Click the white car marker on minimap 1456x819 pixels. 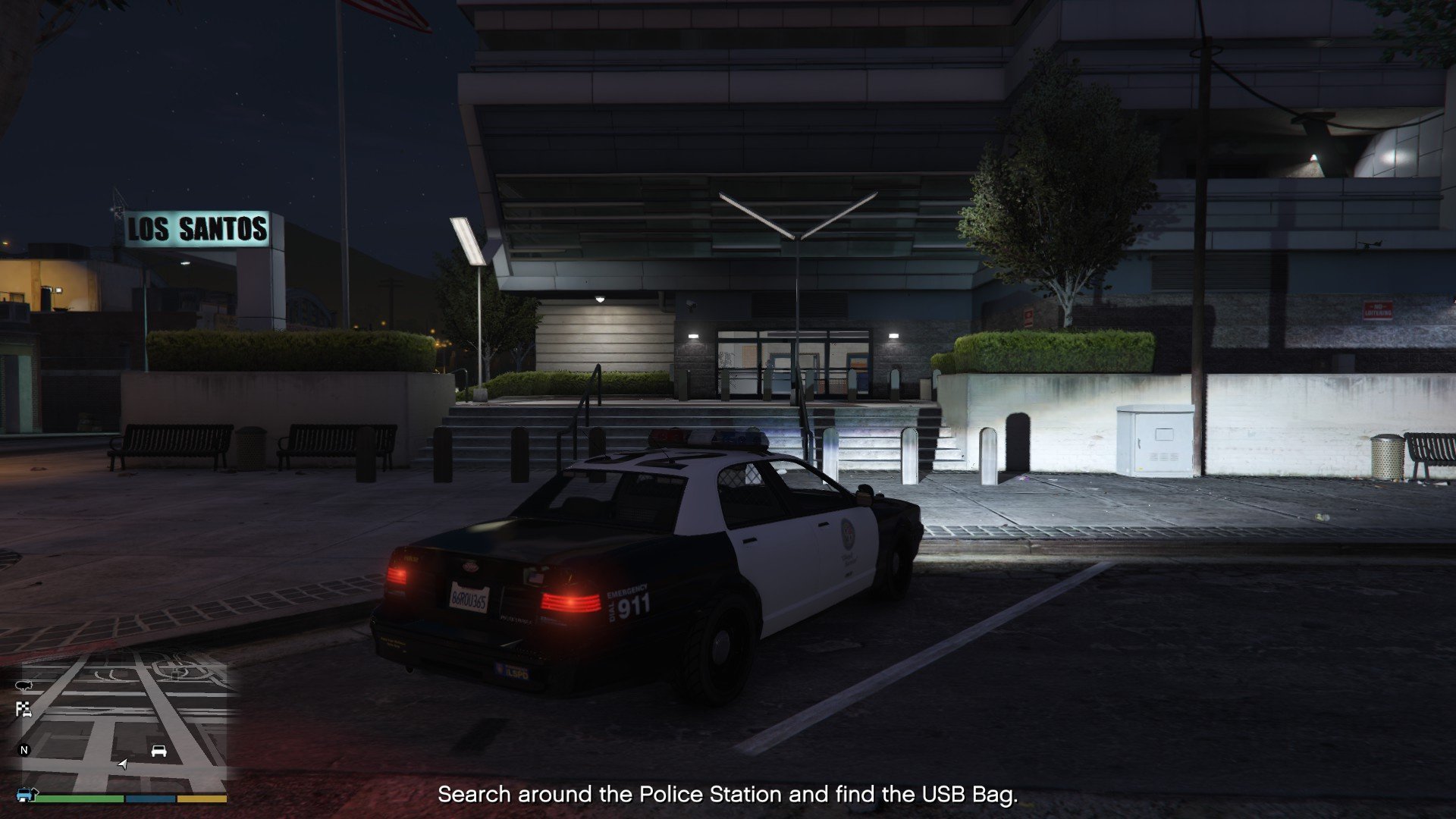pos(158,751)
